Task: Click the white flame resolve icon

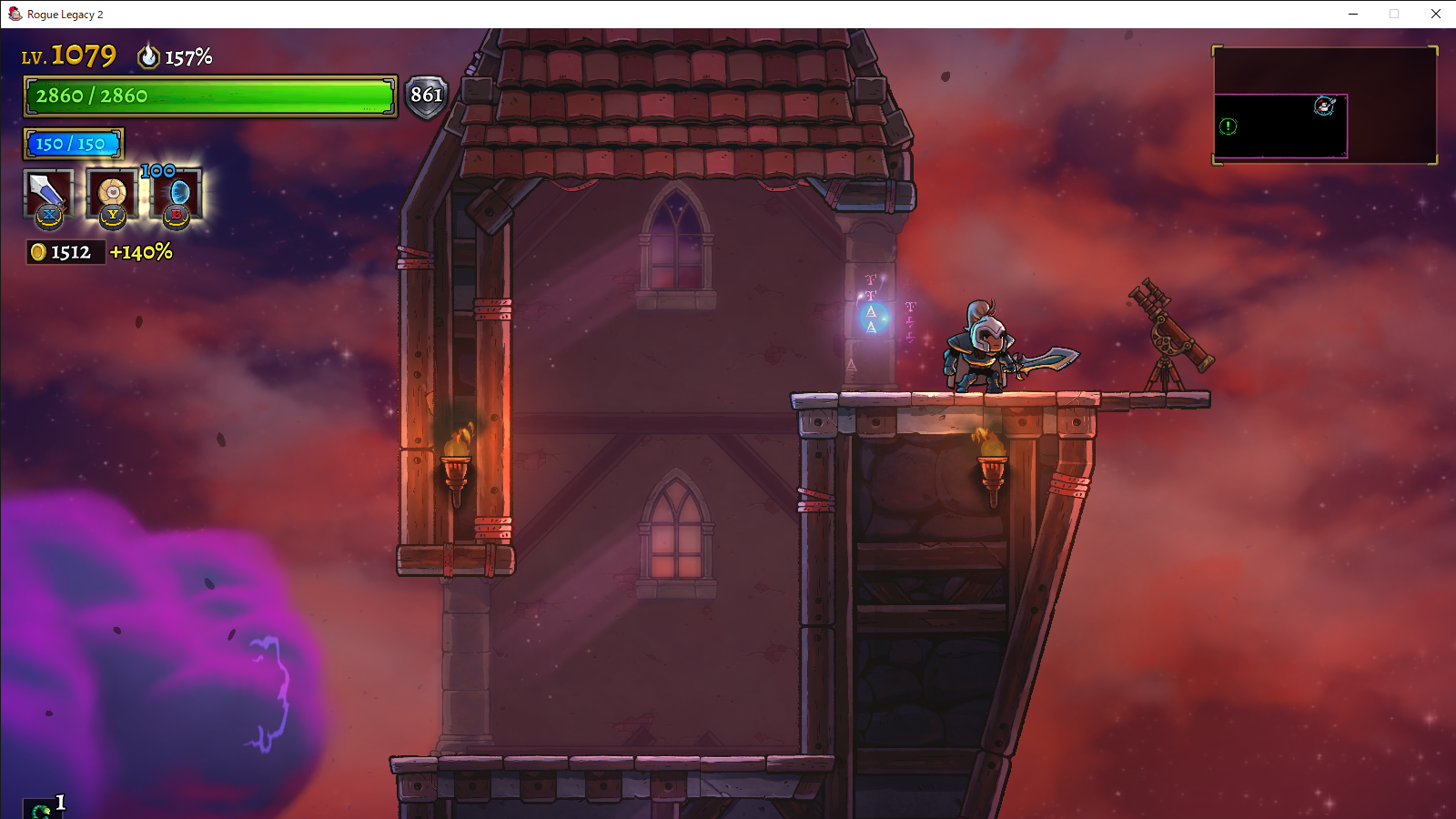Action: [x=148, y=56]
